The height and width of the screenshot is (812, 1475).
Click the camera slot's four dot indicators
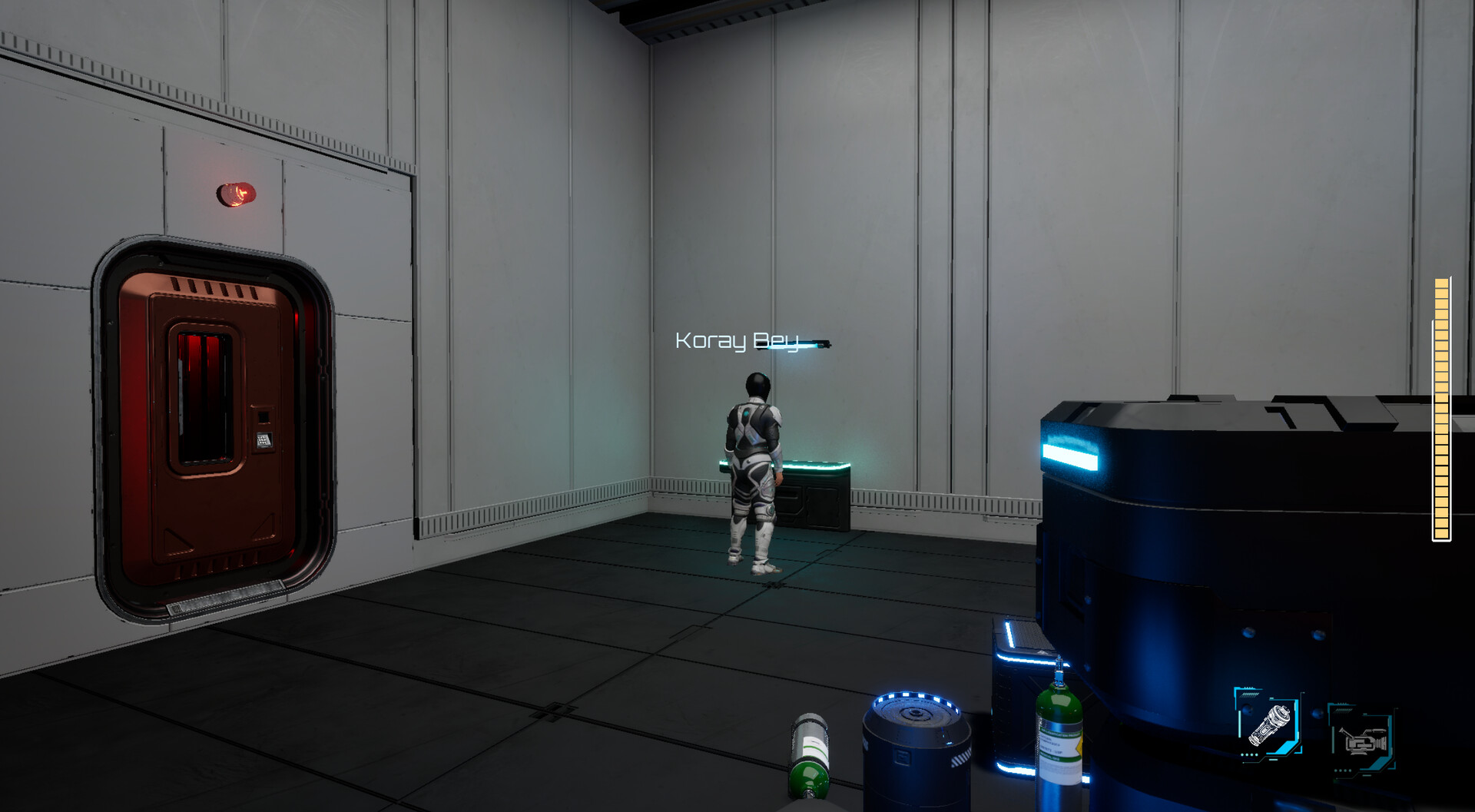(x=1343, y=770)
